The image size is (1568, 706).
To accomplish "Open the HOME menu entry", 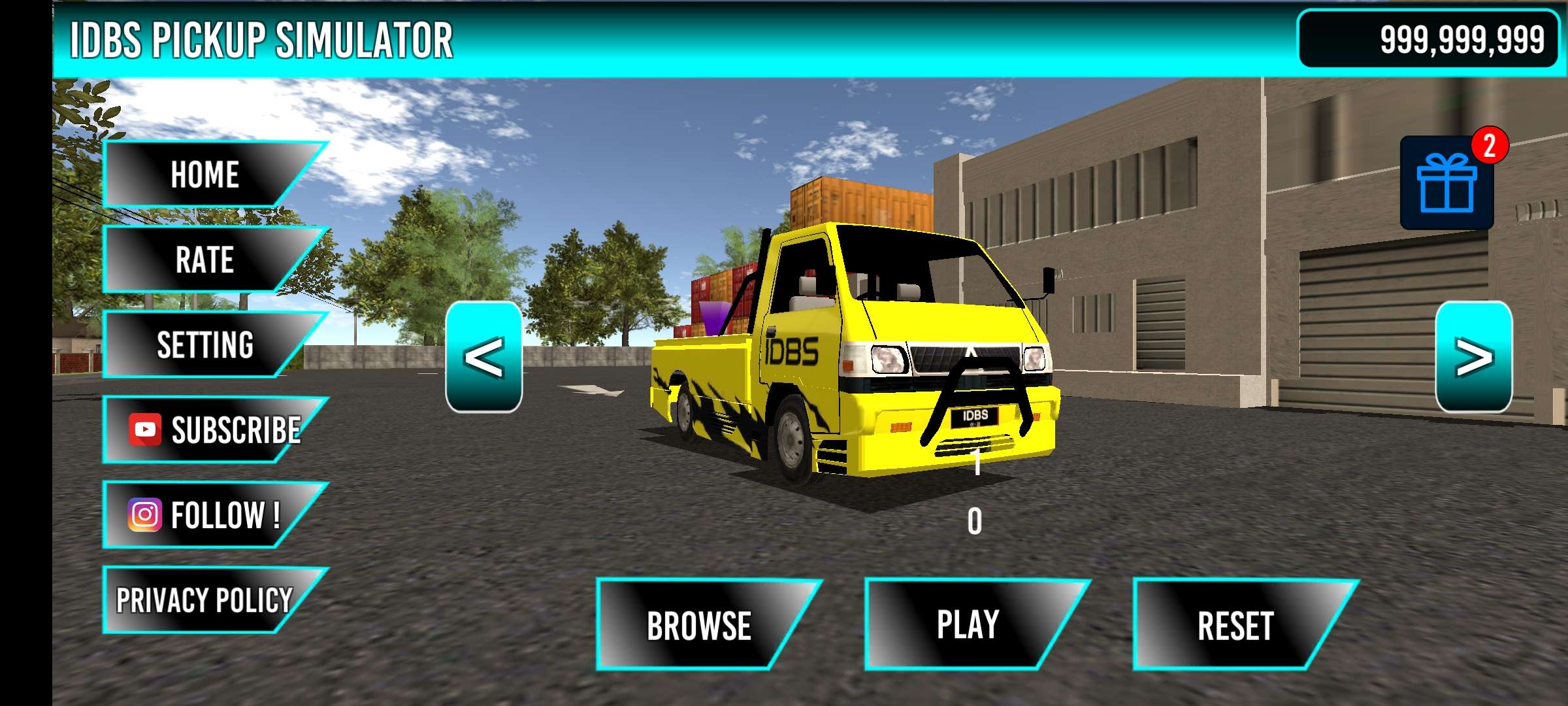I will click(204, 175).
